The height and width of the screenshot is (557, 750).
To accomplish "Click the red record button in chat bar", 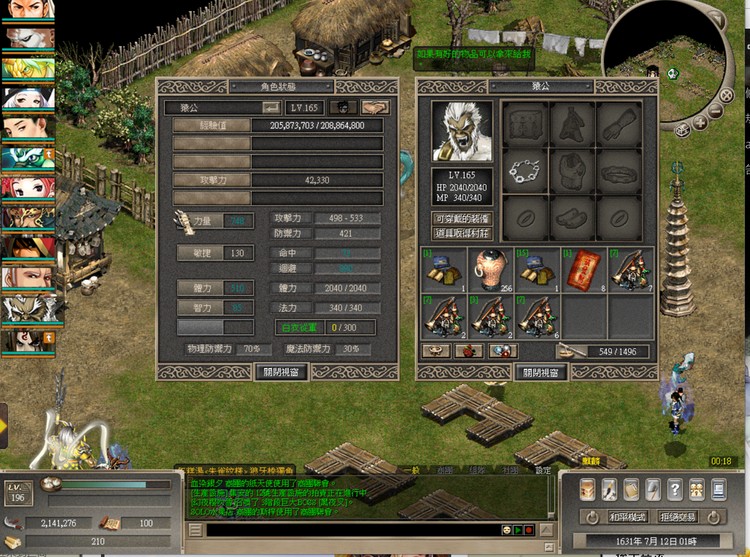I will 531,530.
